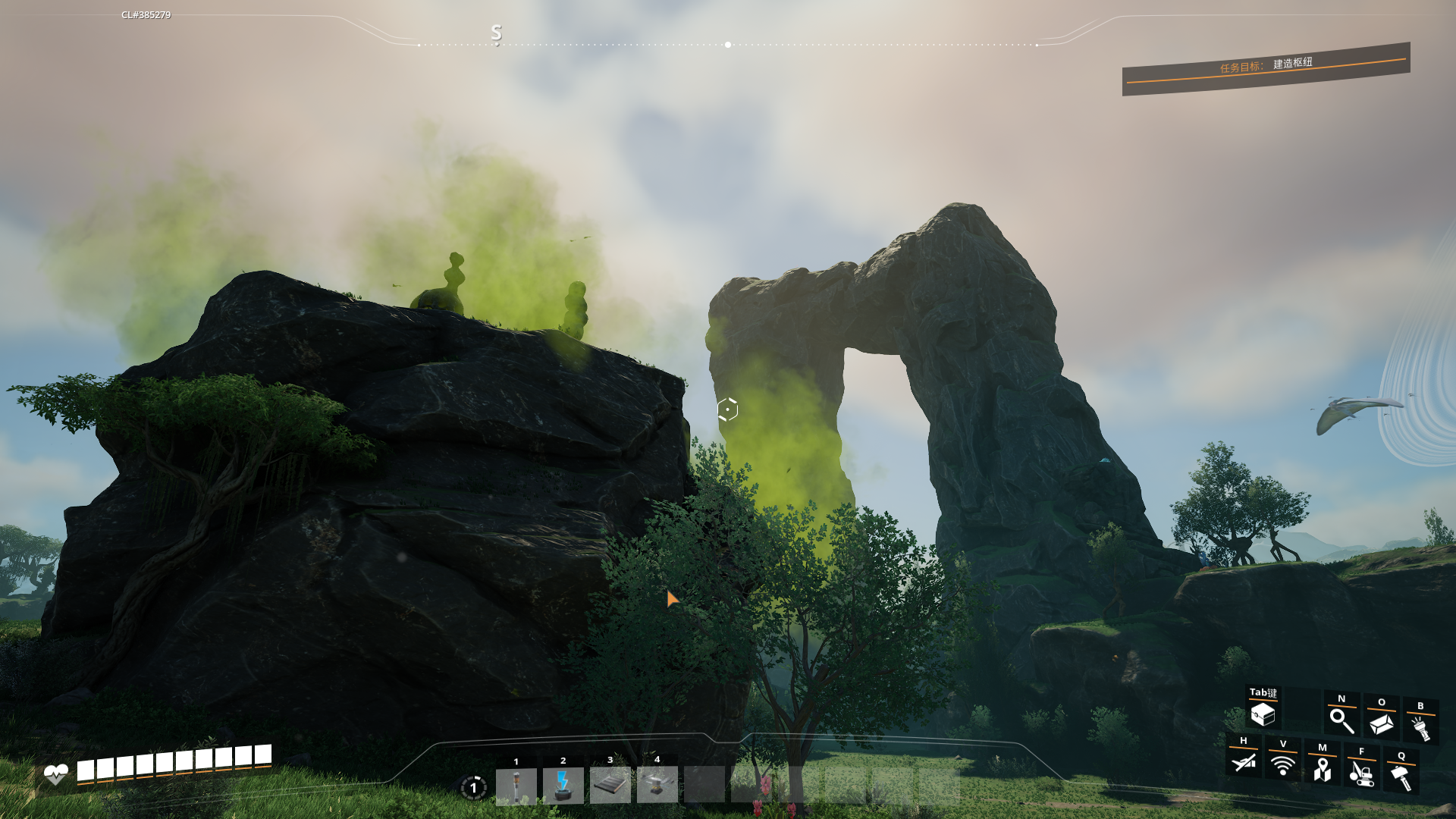Open the inventory chest icon
Image resolution: width=1456 pixels, height=819 pixels.
click(1263, 714)
